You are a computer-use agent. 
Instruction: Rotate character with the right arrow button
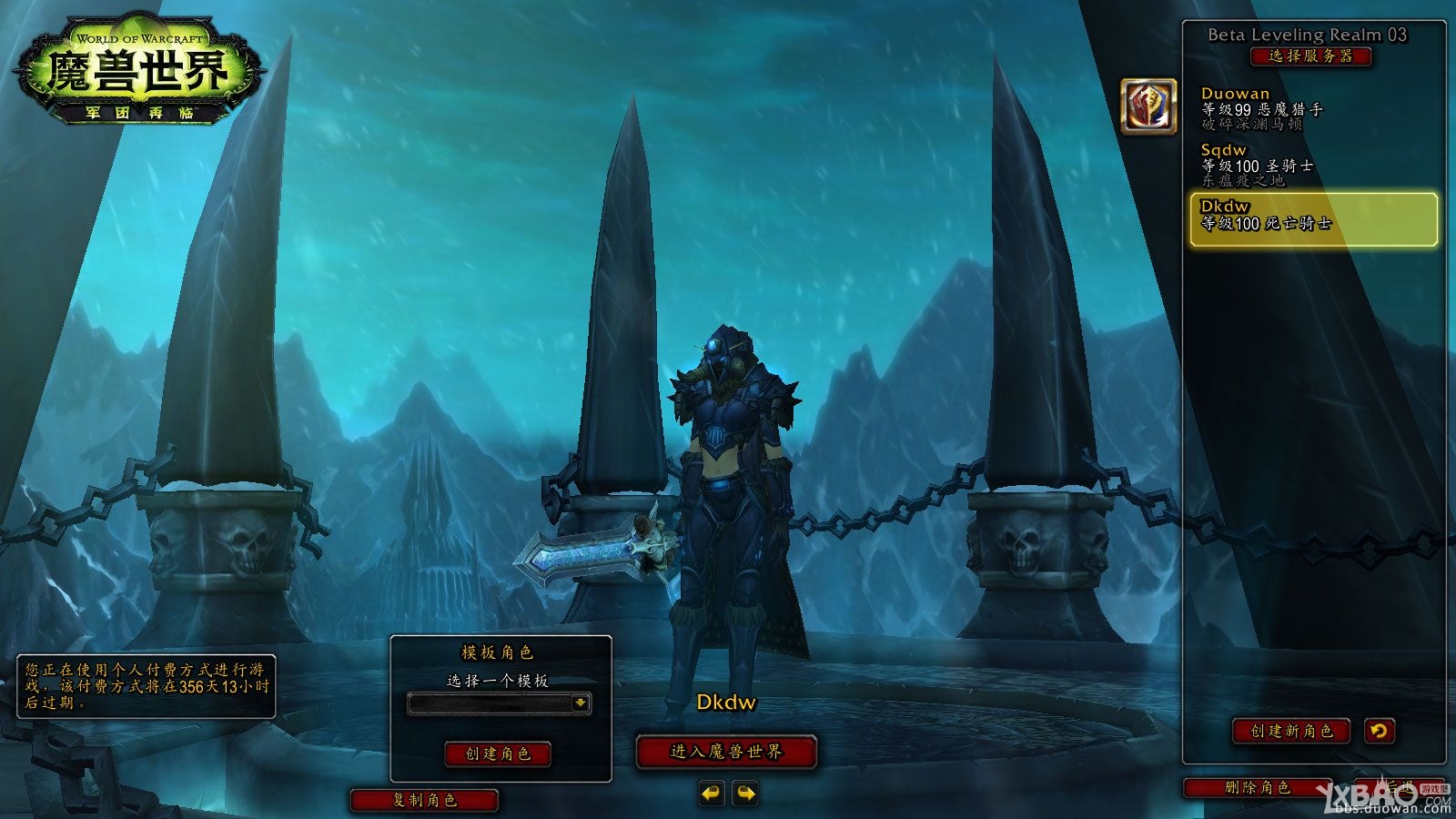pos(745,794)
